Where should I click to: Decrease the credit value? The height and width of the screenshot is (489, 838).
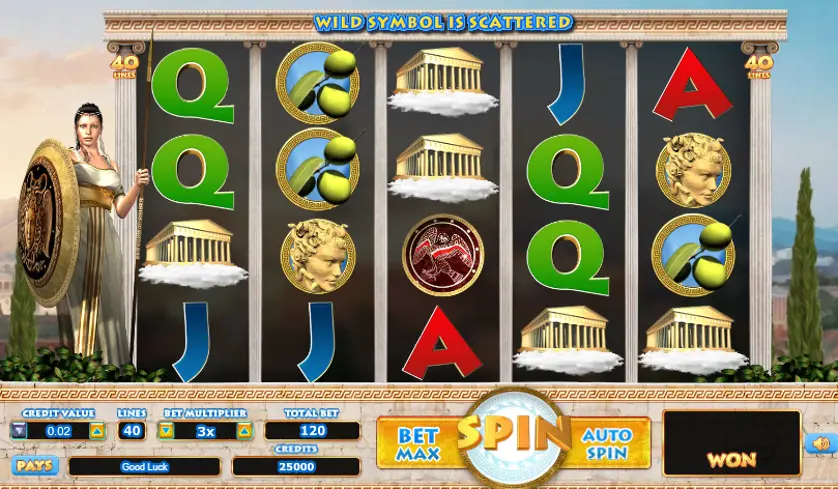point(20,431)
